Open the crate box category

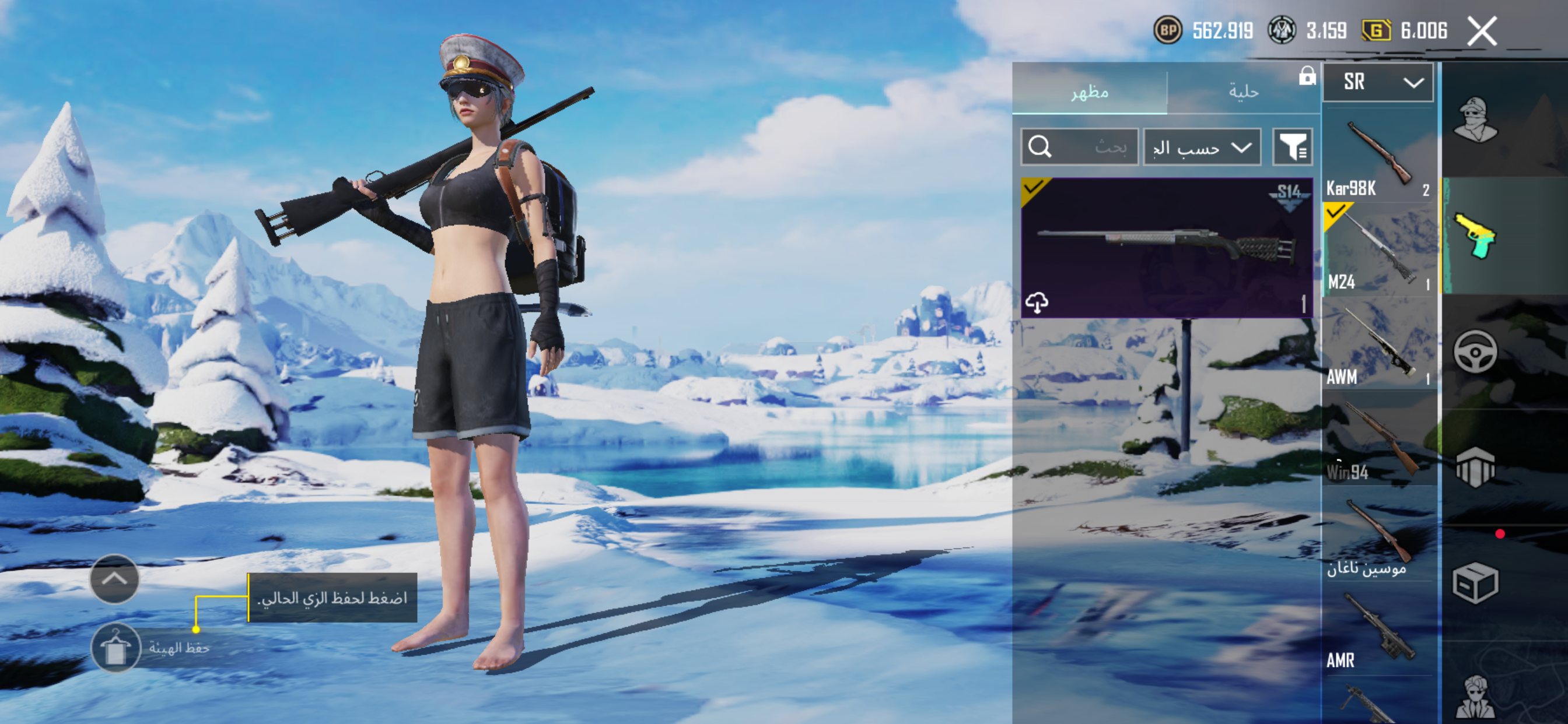(1475, 583)
